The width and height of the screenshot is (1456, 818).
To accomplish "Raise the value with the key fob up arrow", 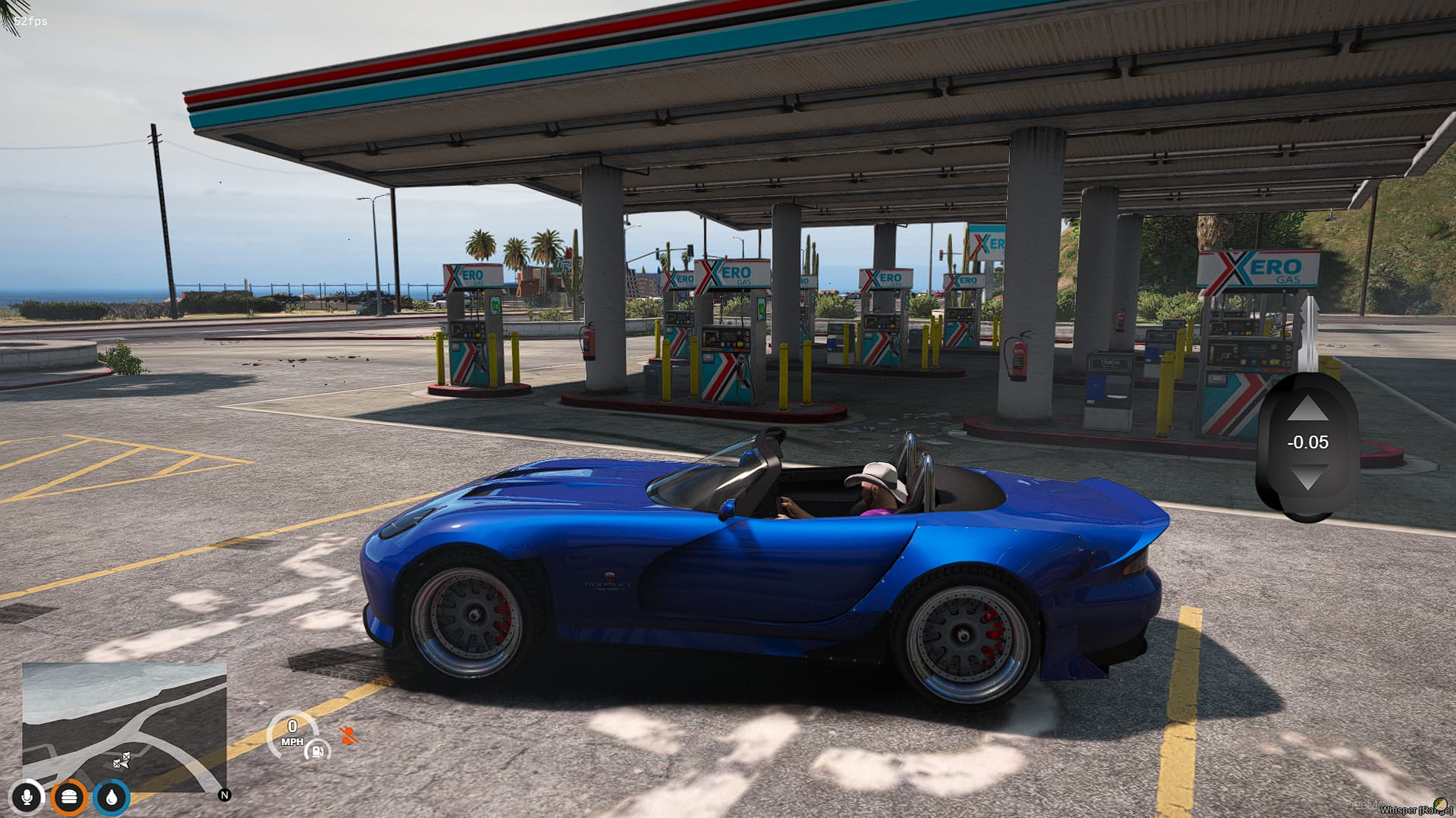I will click(1307, 410).
